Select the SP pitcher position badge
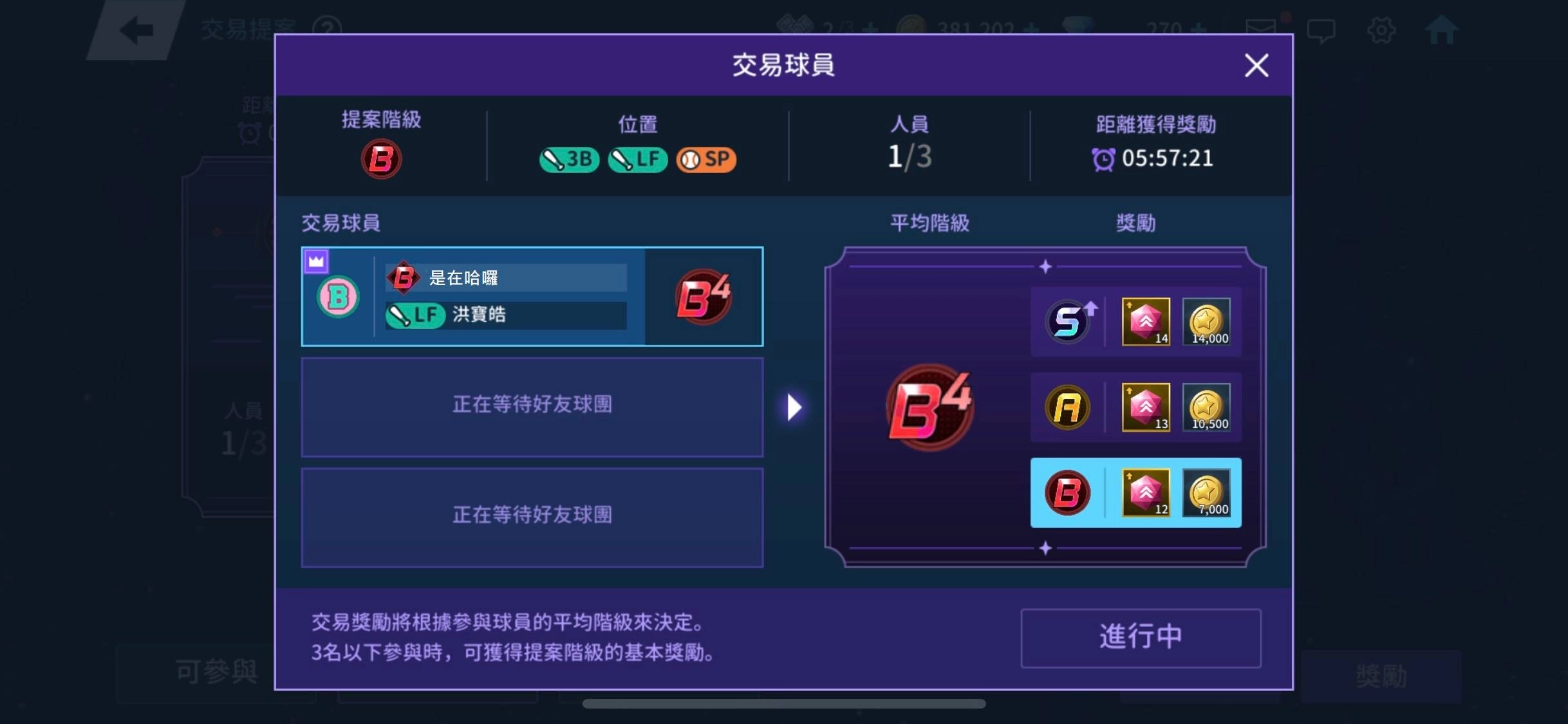 pos(706,160)
